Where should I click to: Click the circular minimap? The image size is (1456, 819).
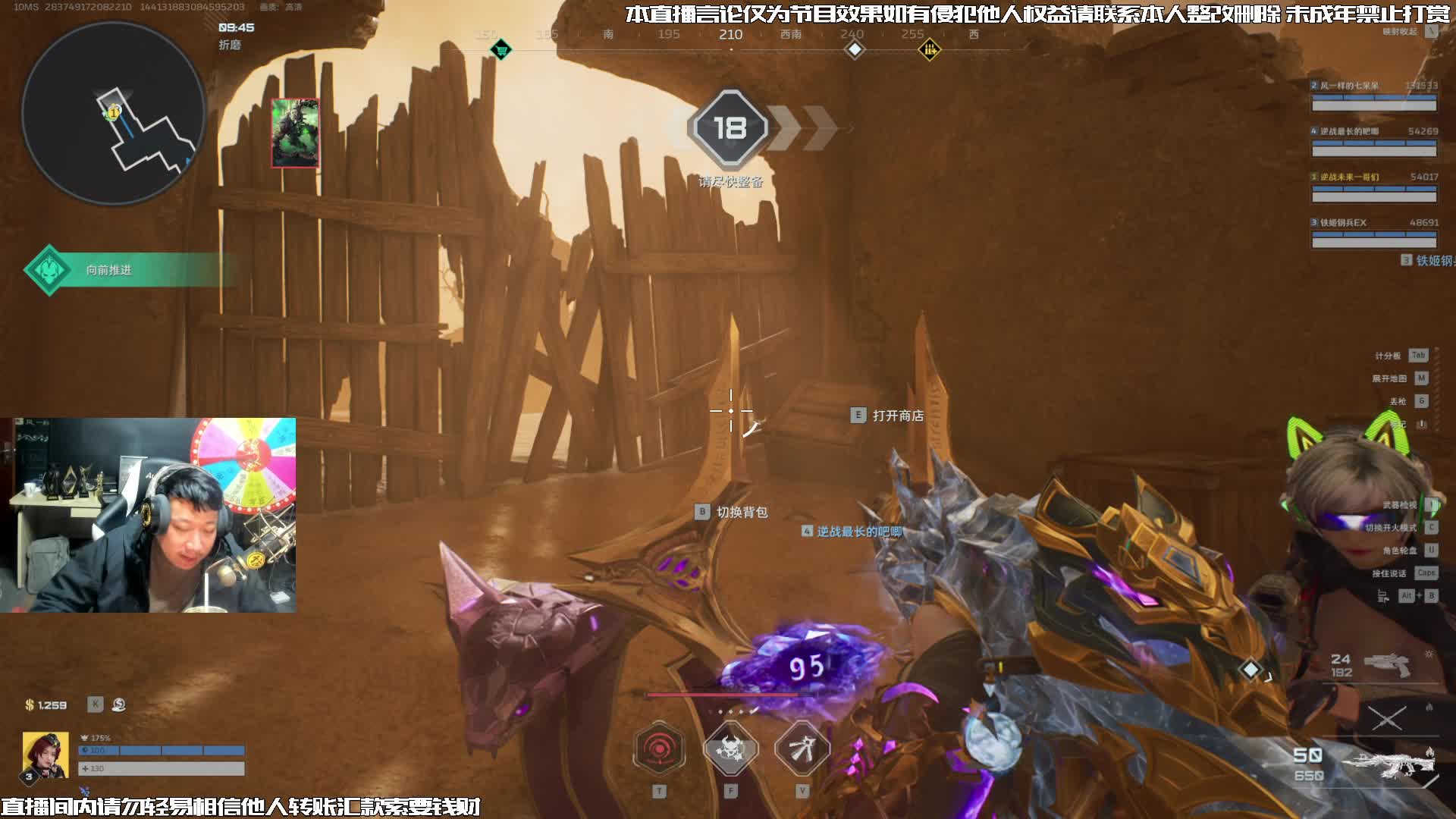tap(114, 114)
